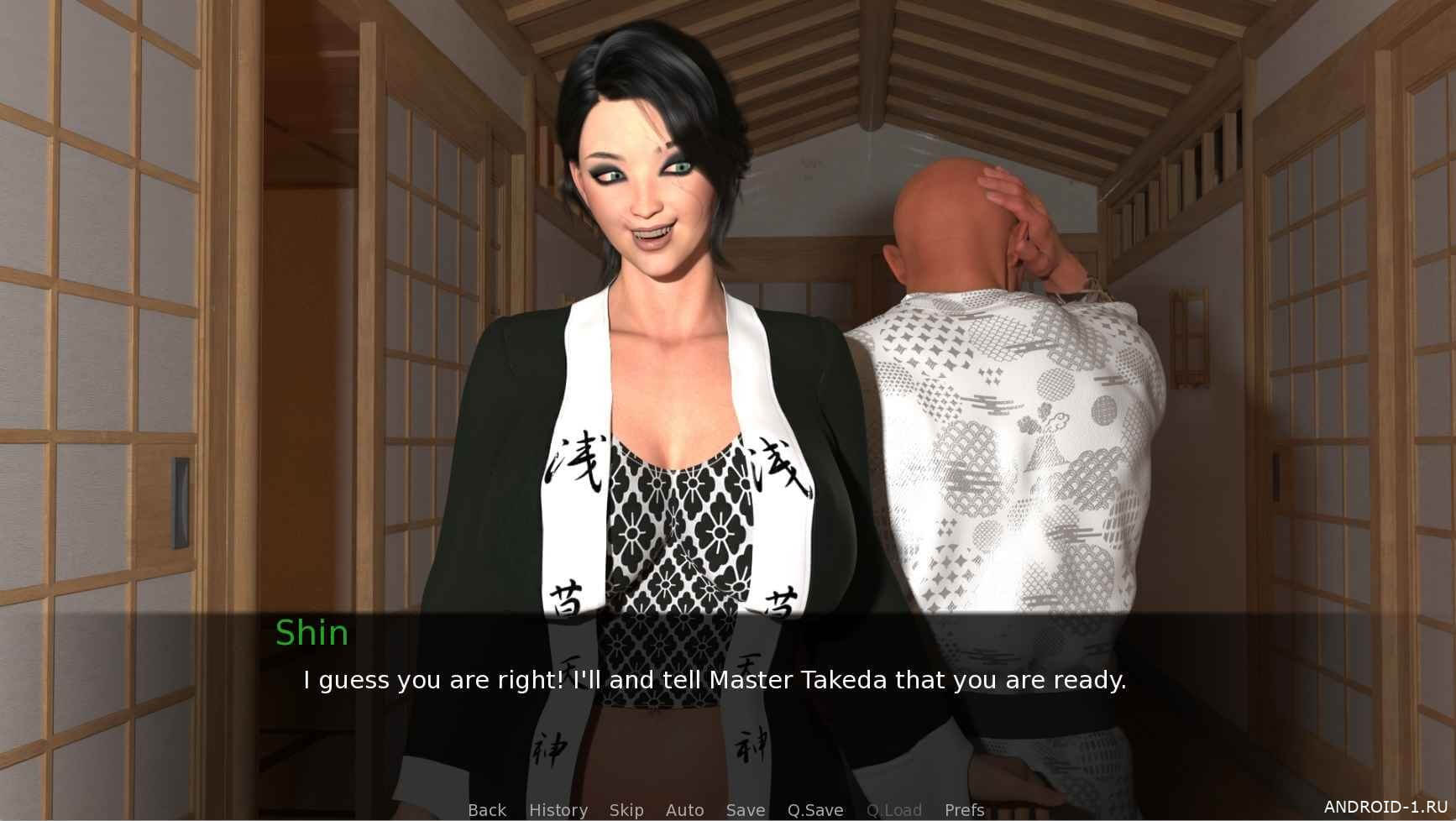Open the Save game screen
This screenshot has height=821, width=1456.
point(745,810)
